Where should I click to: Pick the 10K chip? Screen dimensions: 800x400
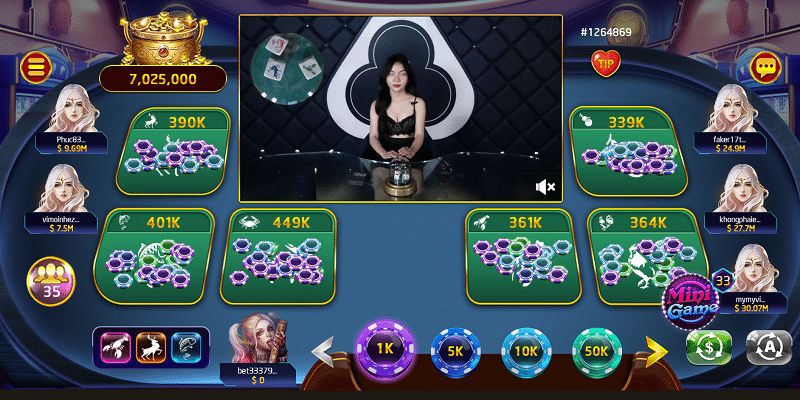tap(526, 351)
